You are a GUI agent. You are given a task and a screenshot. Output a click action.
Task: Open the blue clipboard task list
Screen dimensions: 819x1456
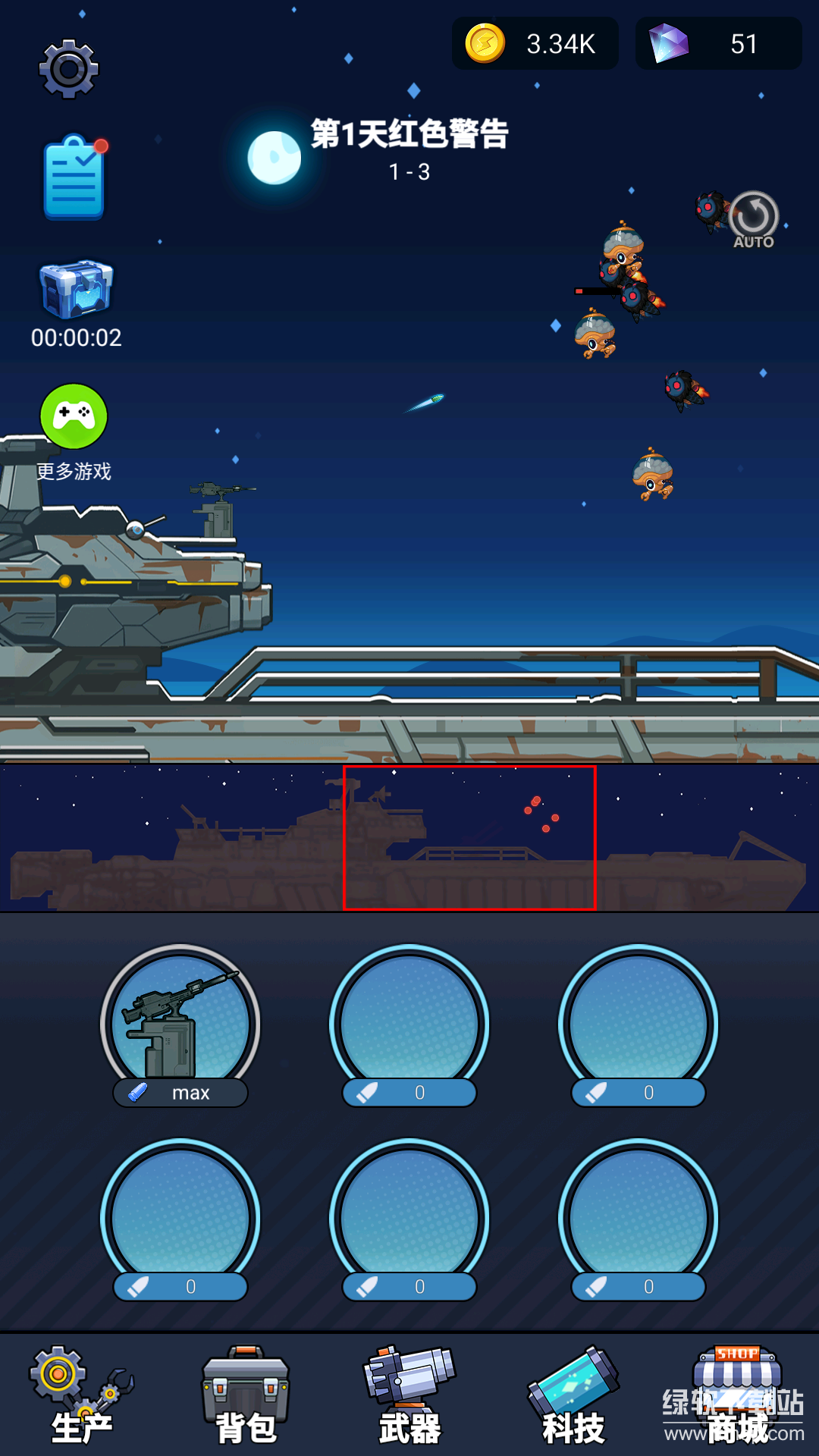click(74, 179)
